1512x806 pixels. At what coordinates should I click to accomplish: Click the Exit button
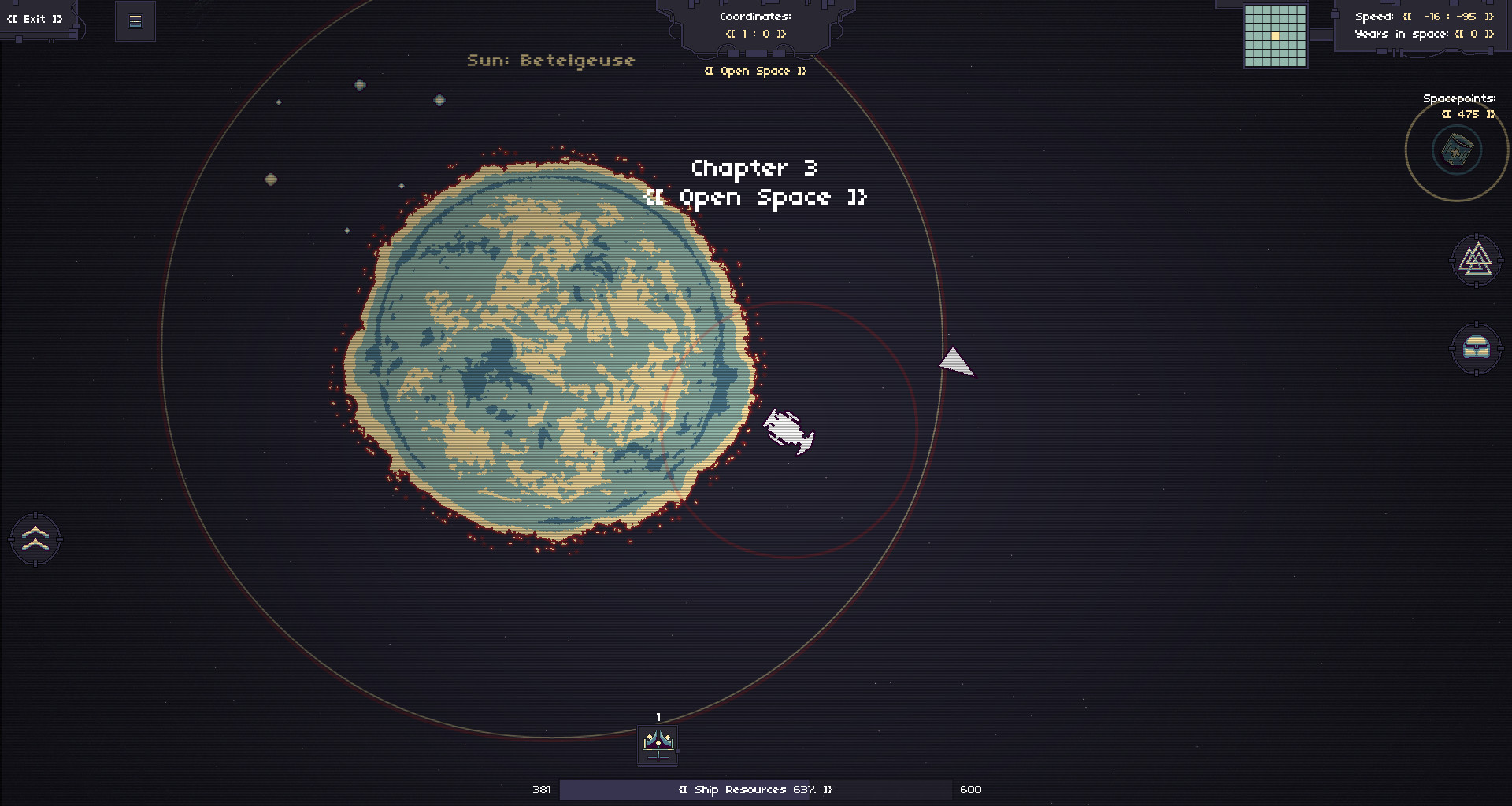click(x=35, y=17)
